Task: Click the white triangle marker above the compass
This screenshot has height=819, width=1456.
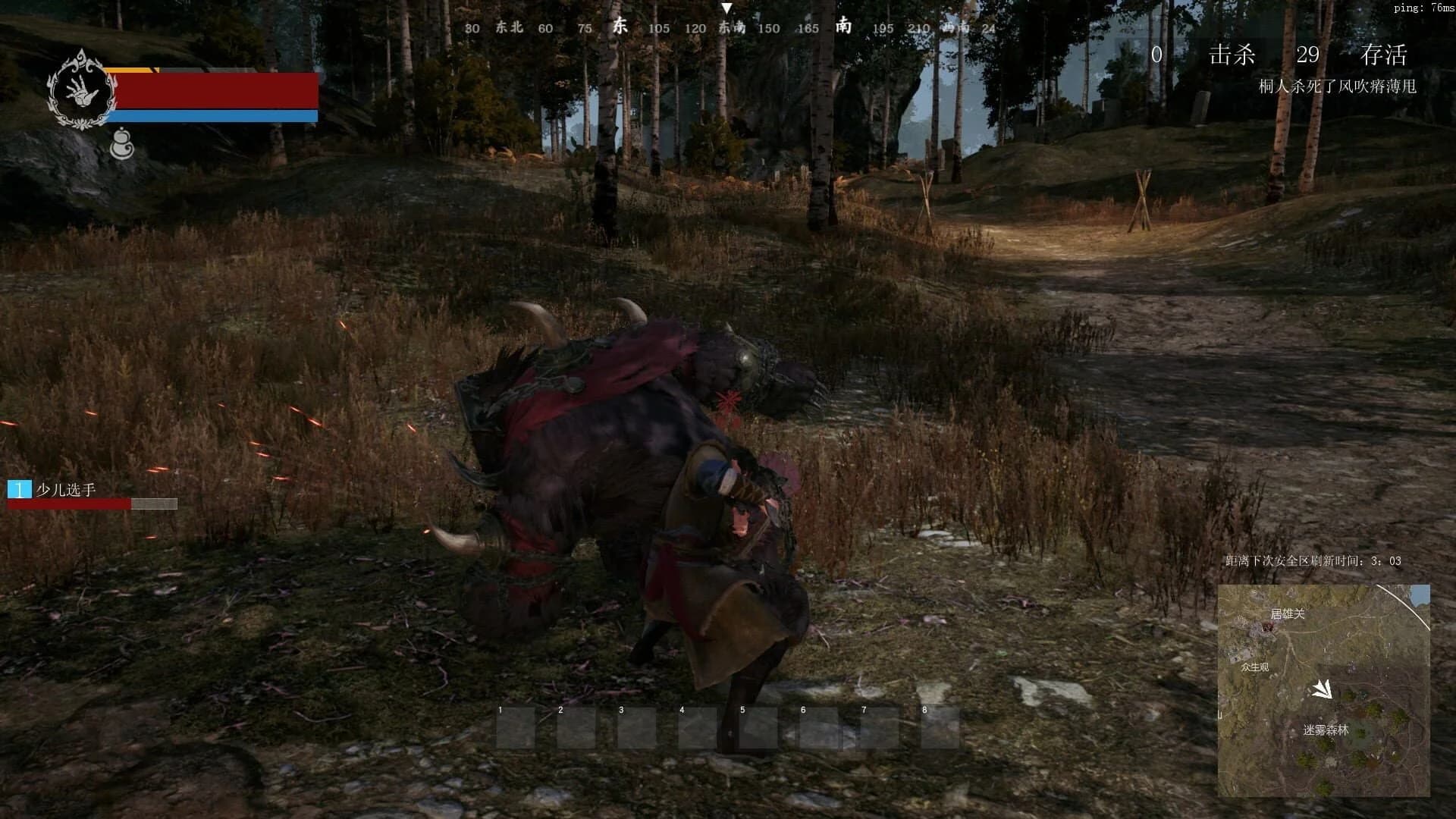Action: tap(730, 9)
